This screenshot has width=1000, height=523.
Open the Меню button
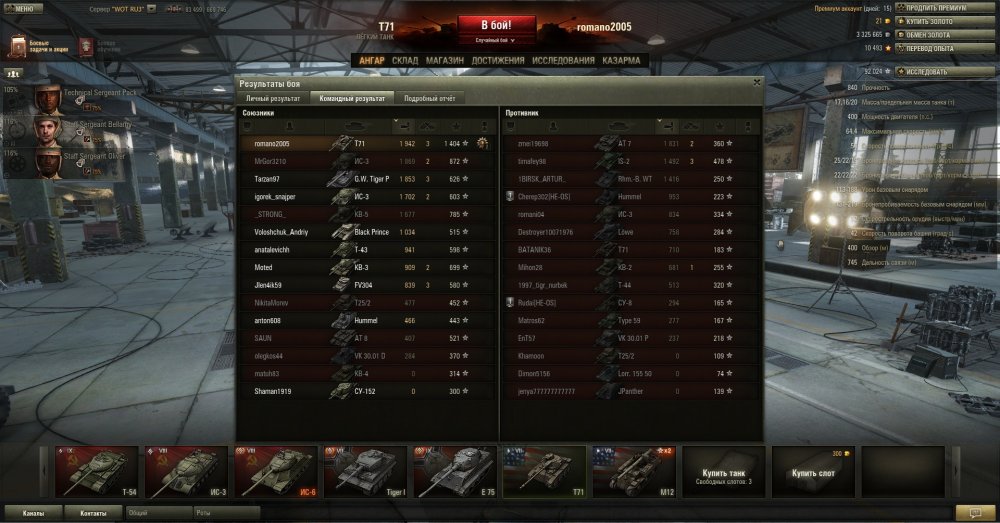click(21, 8)
